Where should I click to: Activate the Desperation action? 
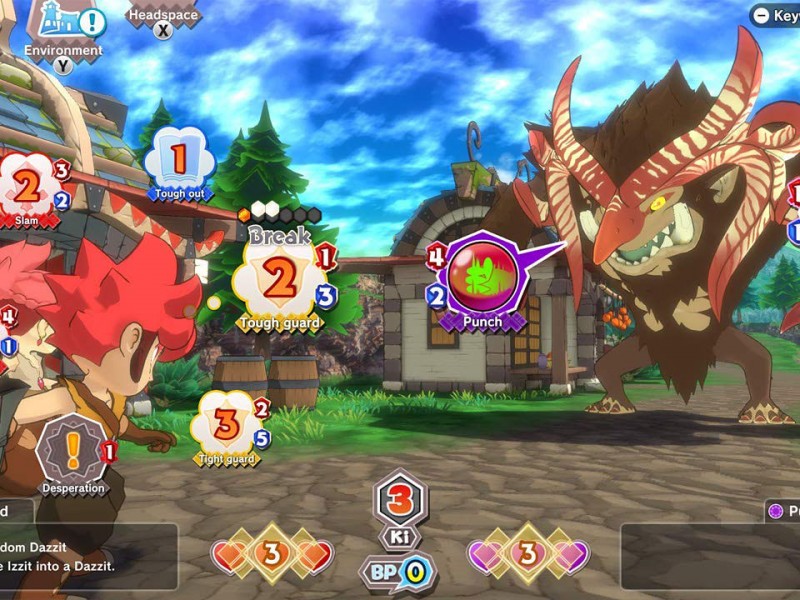pyautogui.click(x=72, y=452)
